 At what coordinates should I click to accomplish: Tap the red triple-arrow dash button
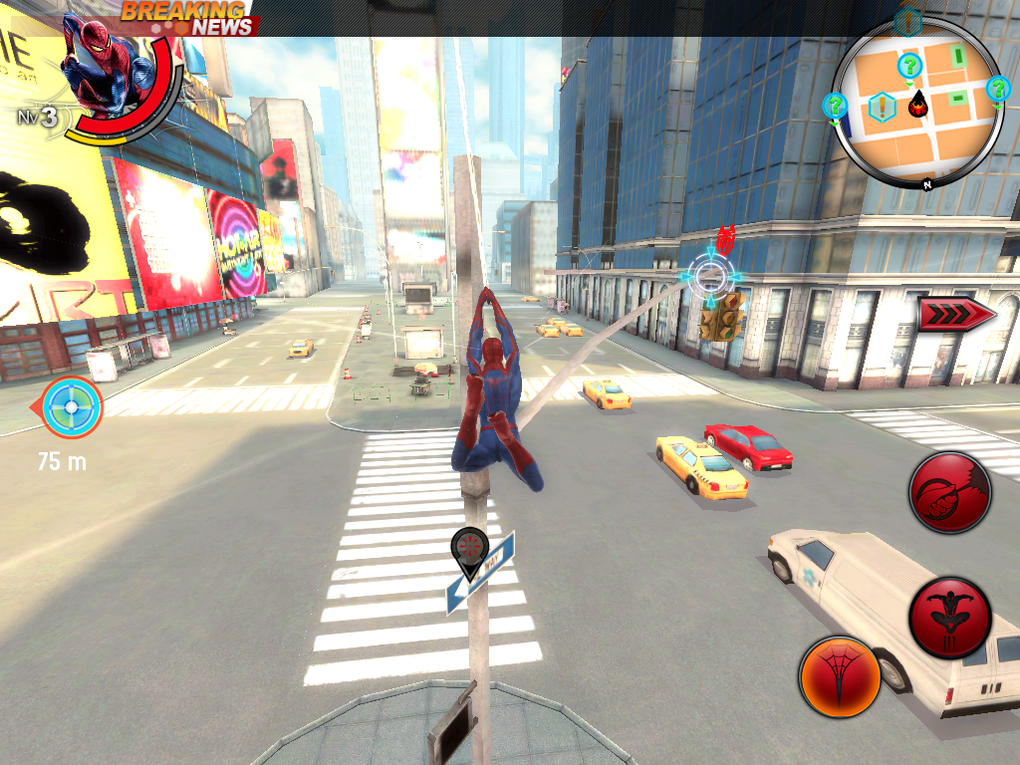[956, 314]
